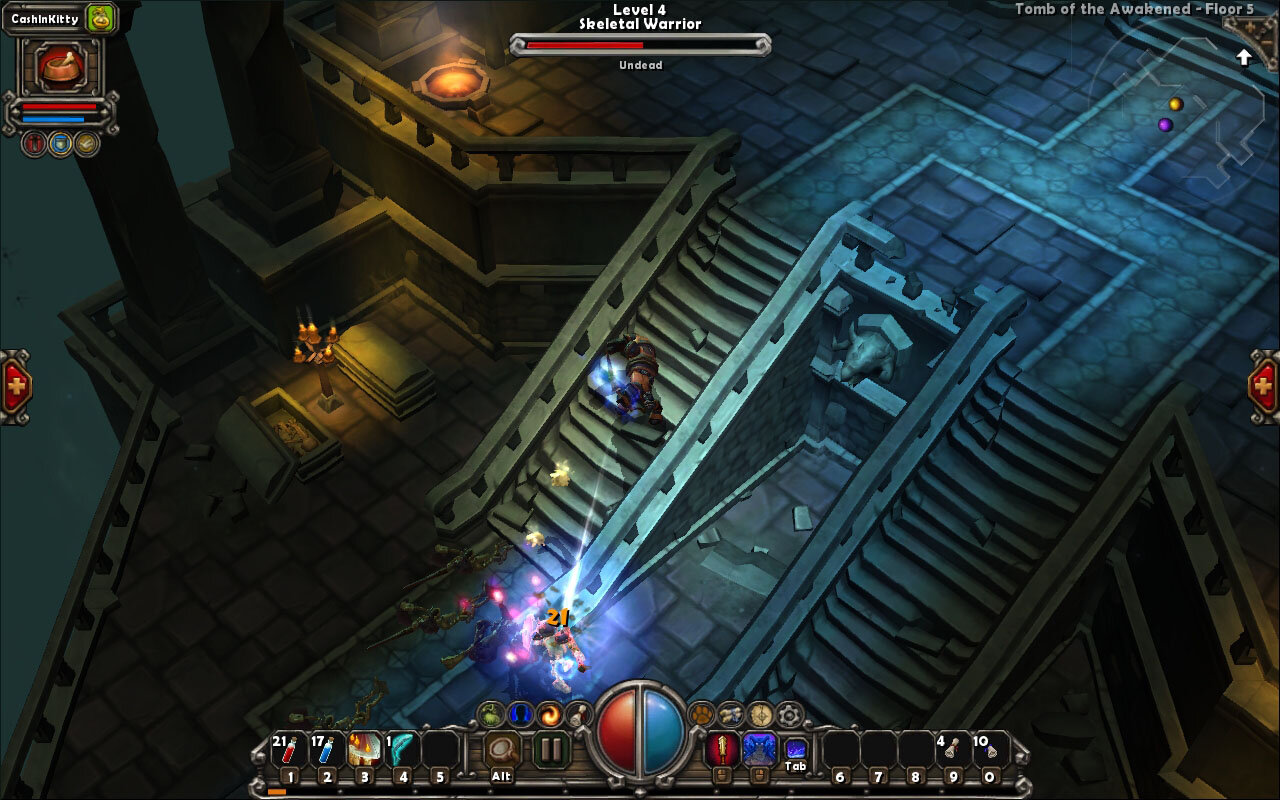Click the magnifying glass Alt button
Viewport: 1280px width, 800px height.
coord(502,750)
